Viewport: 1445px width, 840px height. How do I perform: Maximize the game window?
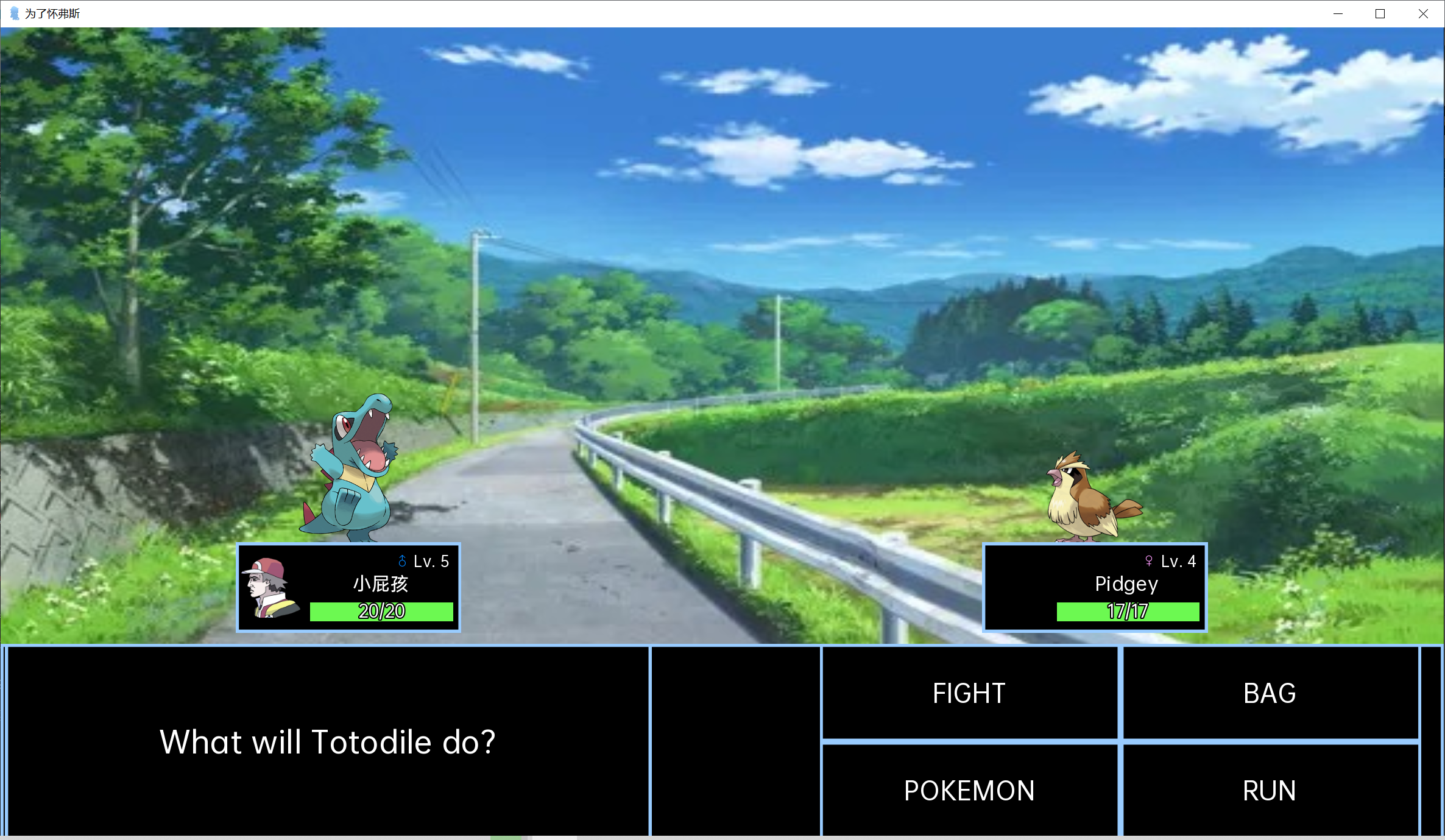tap(1380, 13)
